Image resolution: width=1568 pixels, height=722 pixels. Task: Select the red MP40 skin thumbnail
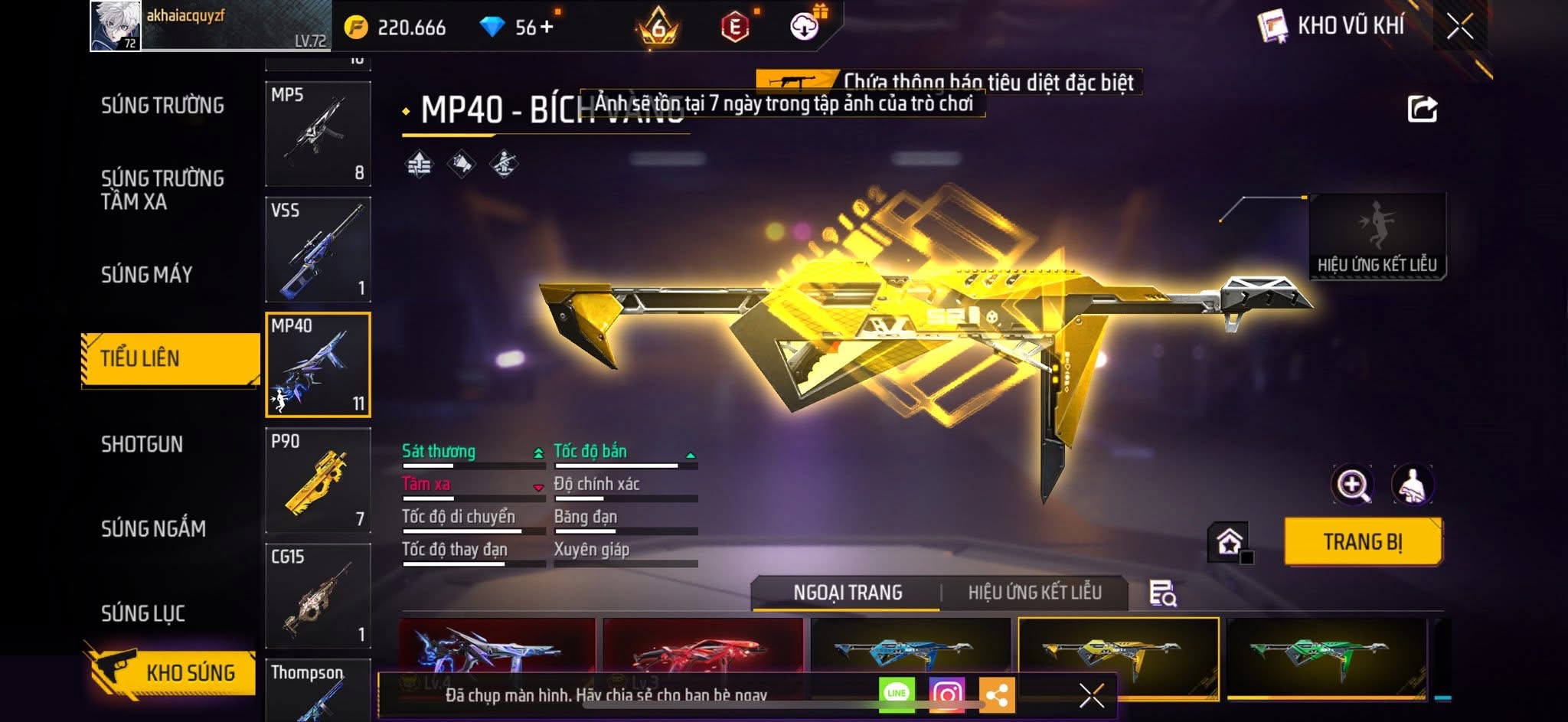point(703,651)
